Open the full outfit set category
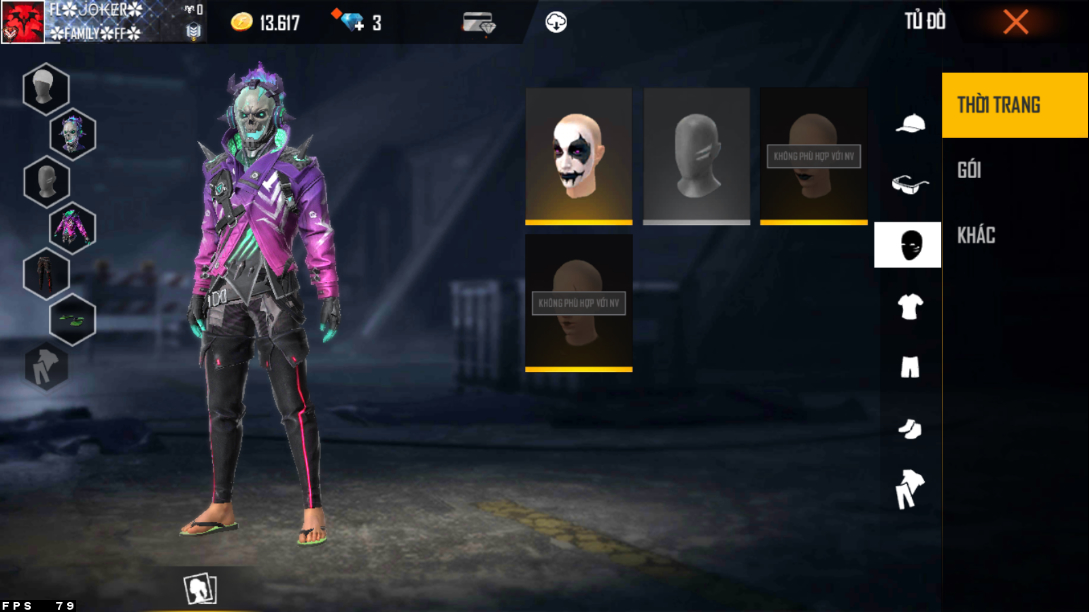The width and height of the screenshot is (1089, 612). tap(909, 489)
